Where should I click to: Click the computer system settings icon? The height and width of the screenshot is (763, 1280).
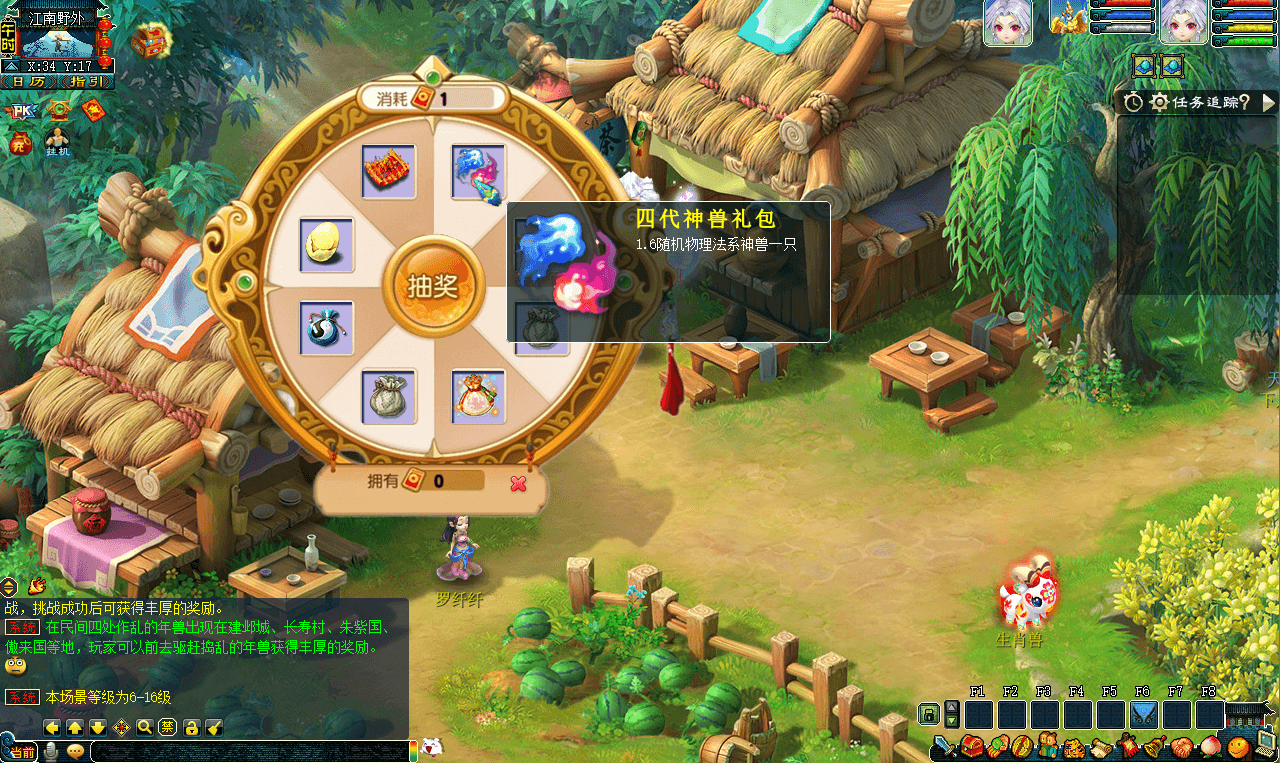click(x=1266, y=744)
